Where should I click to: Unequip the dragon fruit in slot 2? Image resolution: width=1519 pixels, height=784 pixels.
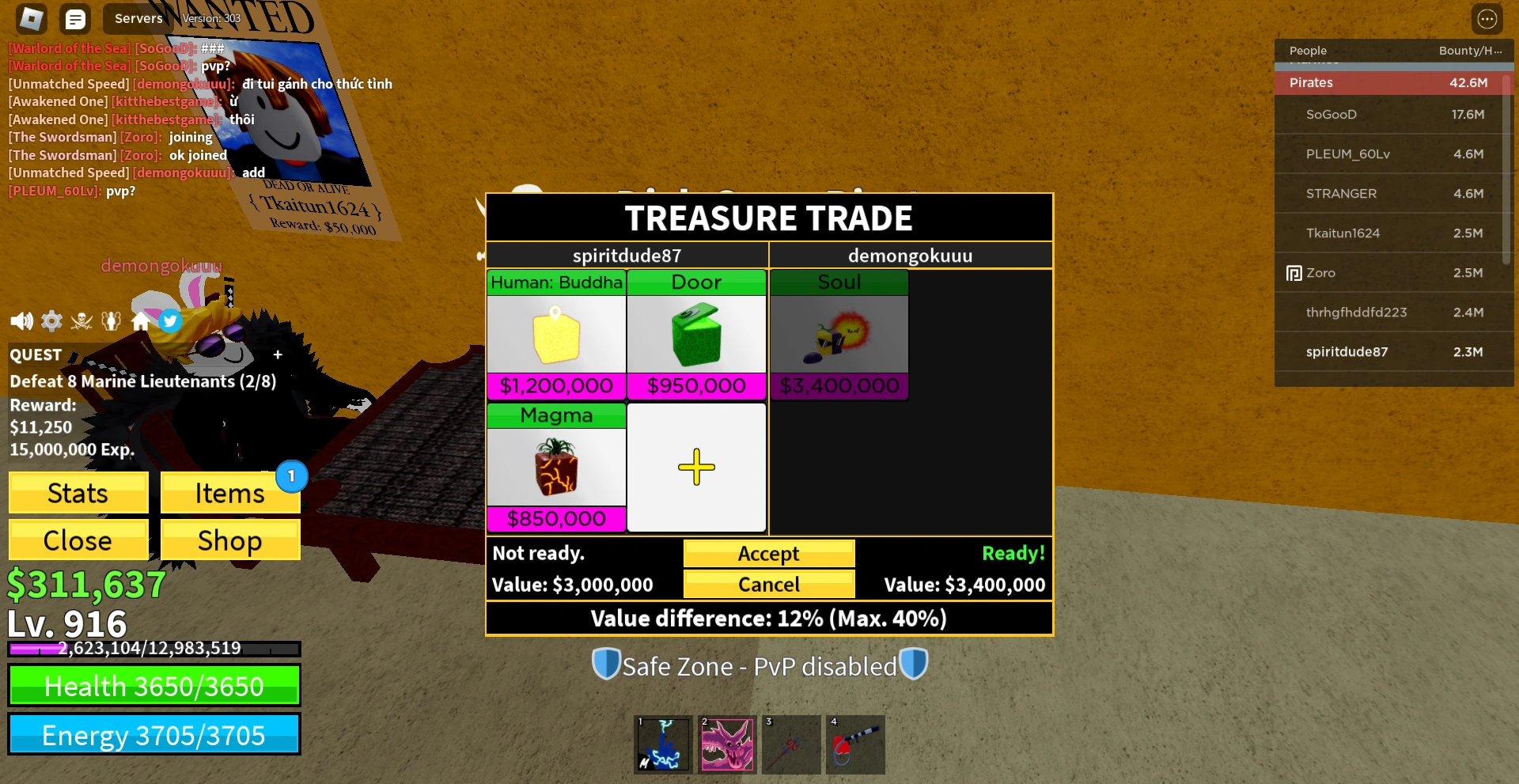(726, 744)
